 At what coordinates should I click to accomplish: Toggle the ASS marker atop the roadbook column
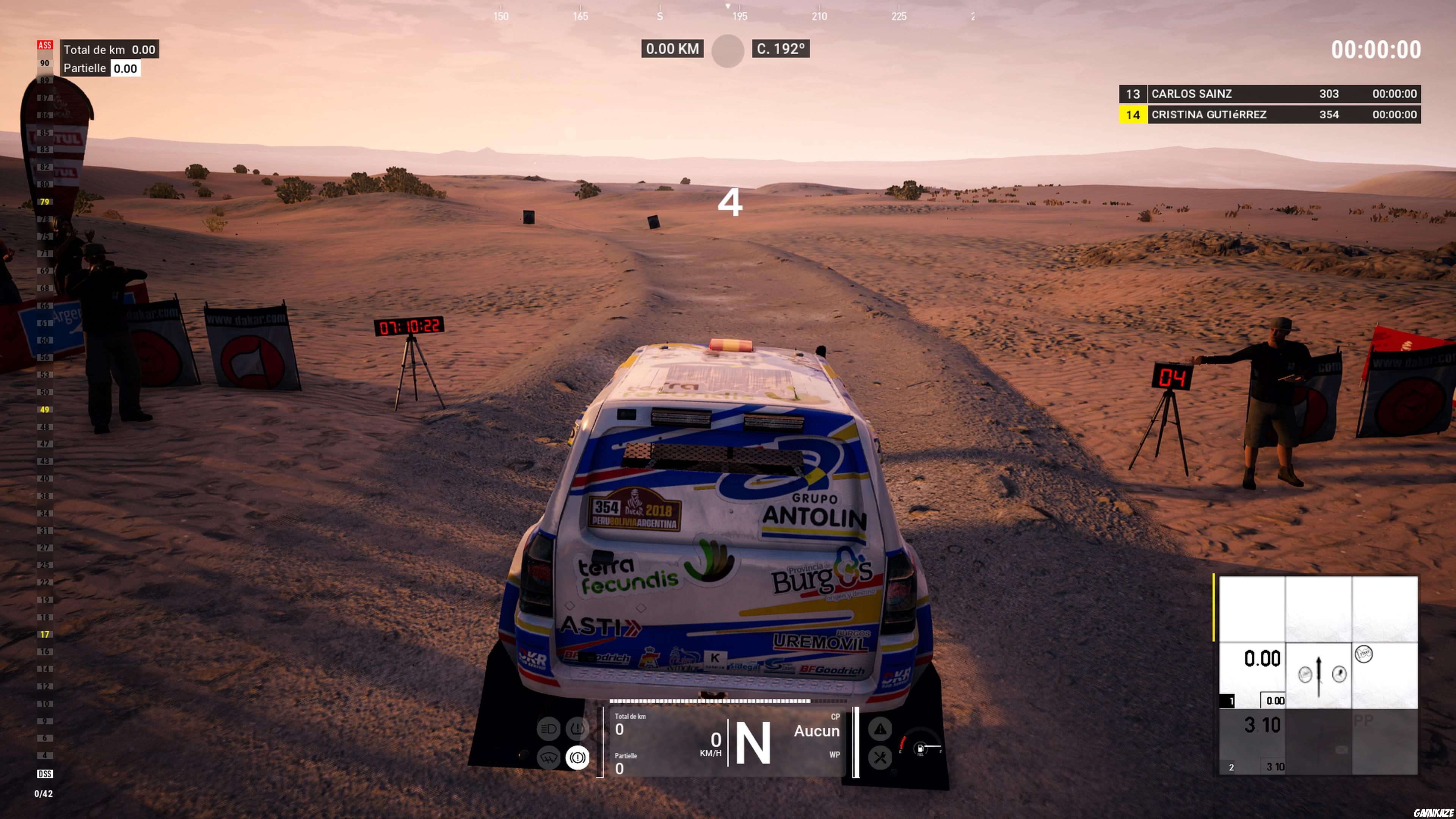tap(45, 44)
